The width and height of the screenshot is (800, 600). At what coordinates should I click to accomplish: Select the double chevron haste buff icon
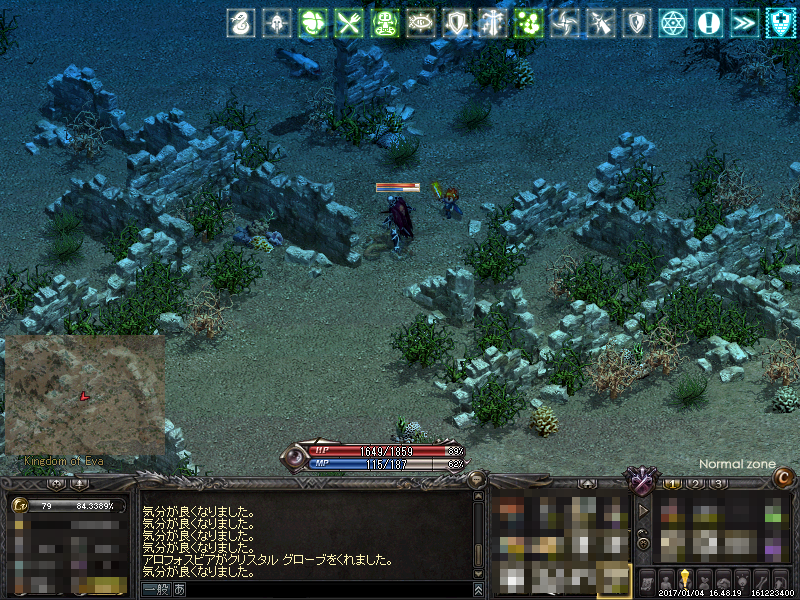745,22
